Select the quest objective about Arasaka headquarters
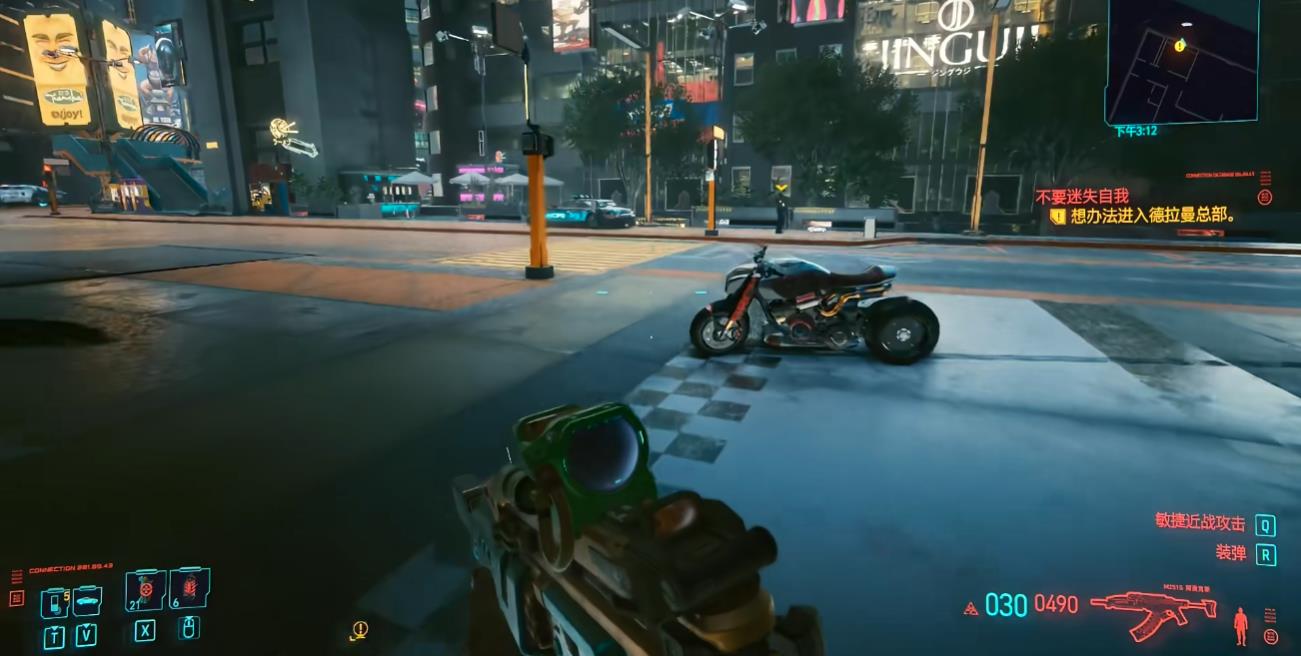 (x=1152, y=215)
